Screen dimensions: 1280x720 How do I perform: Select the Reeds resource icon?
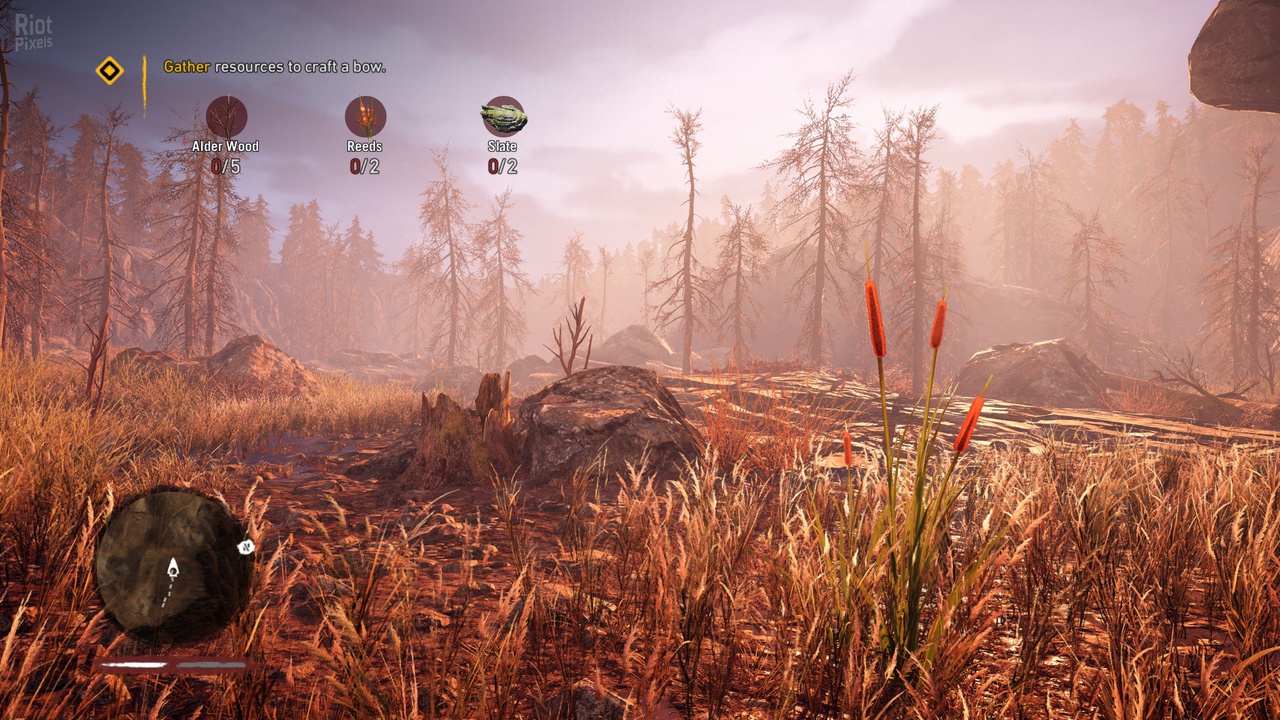[365, 116]
